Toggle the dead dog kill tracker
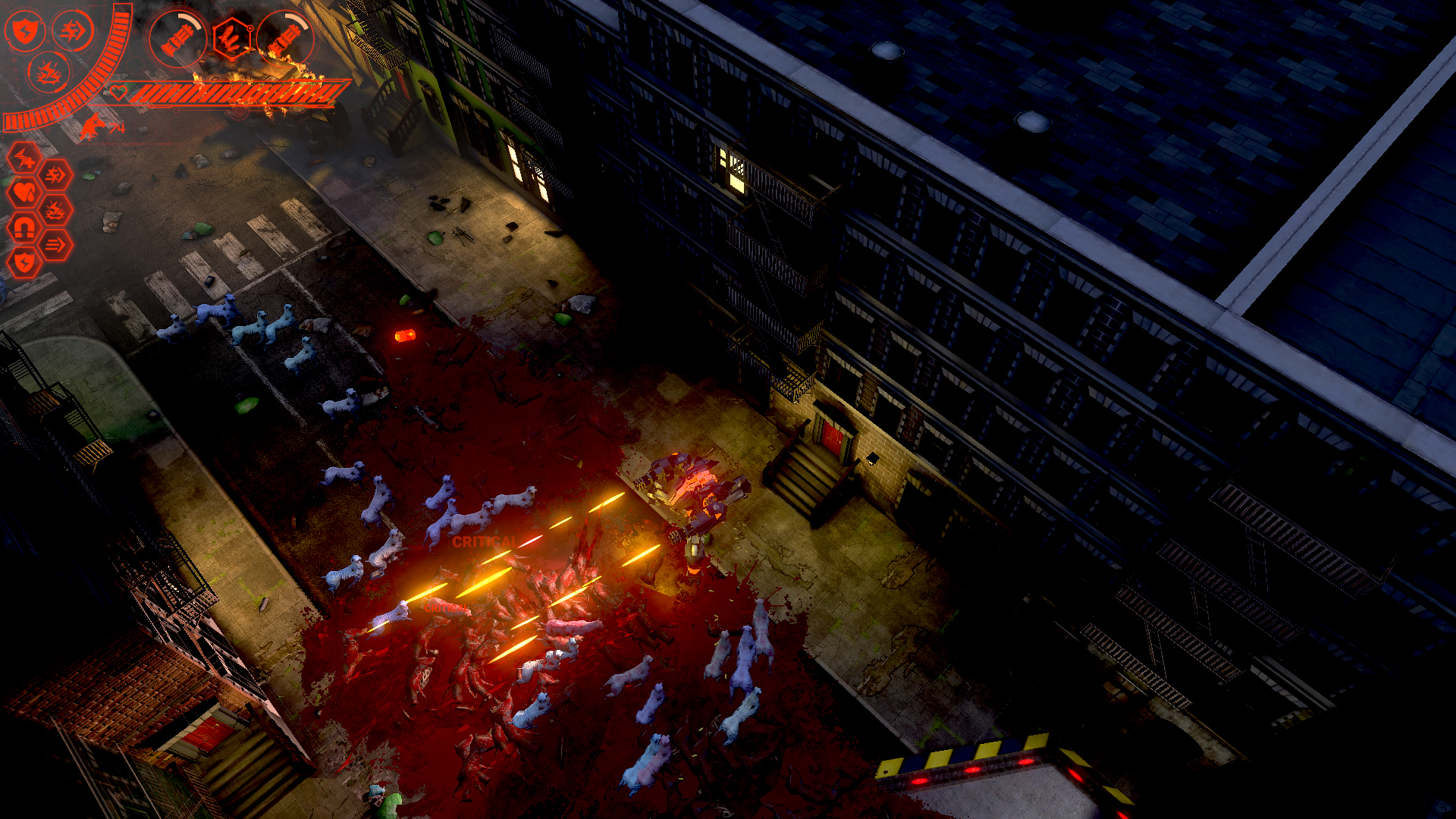Image resolution: width=1456 pixels, height=819 pixels. click(93, 125)
